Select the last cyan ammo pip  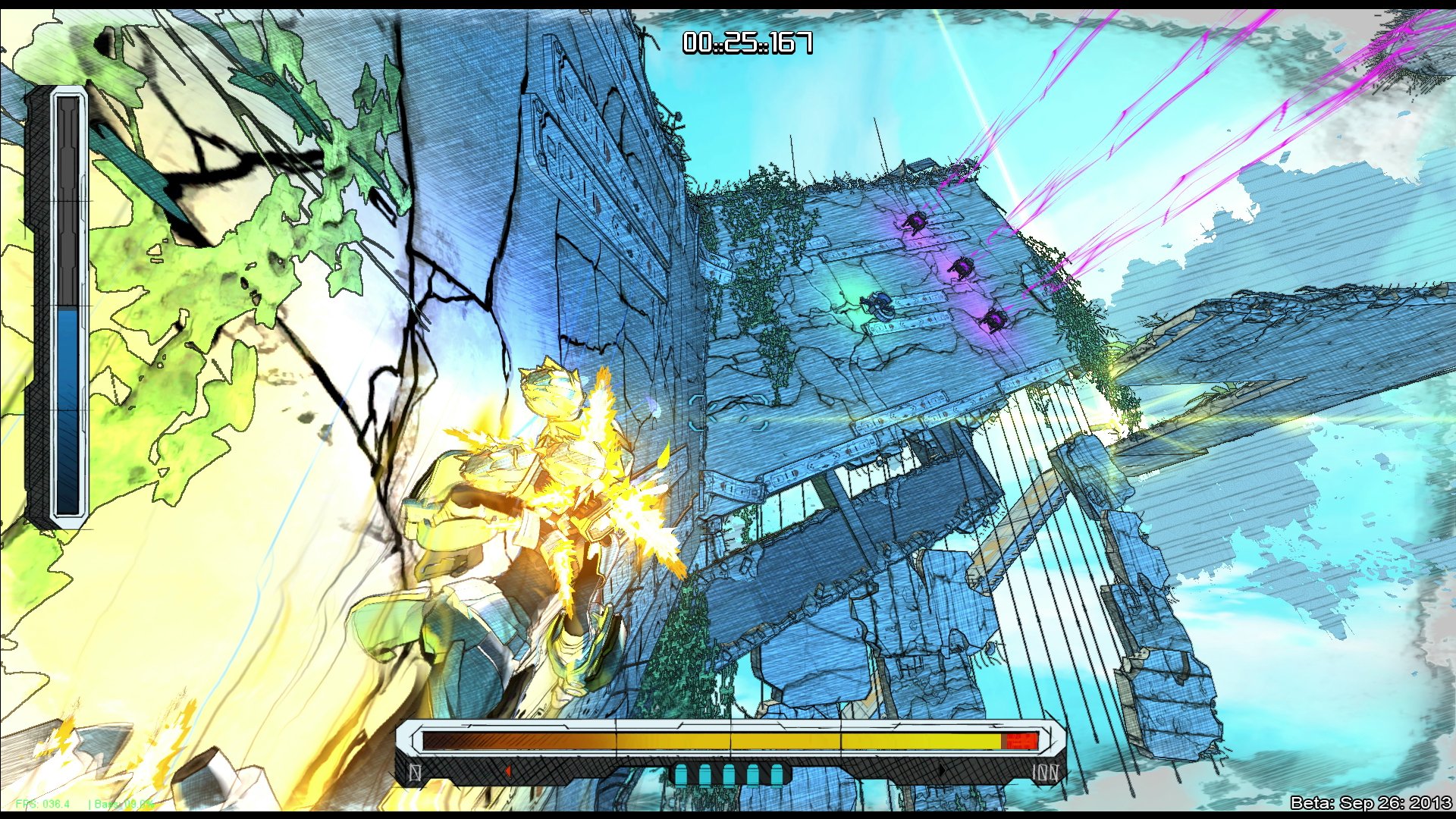point(777,772)
